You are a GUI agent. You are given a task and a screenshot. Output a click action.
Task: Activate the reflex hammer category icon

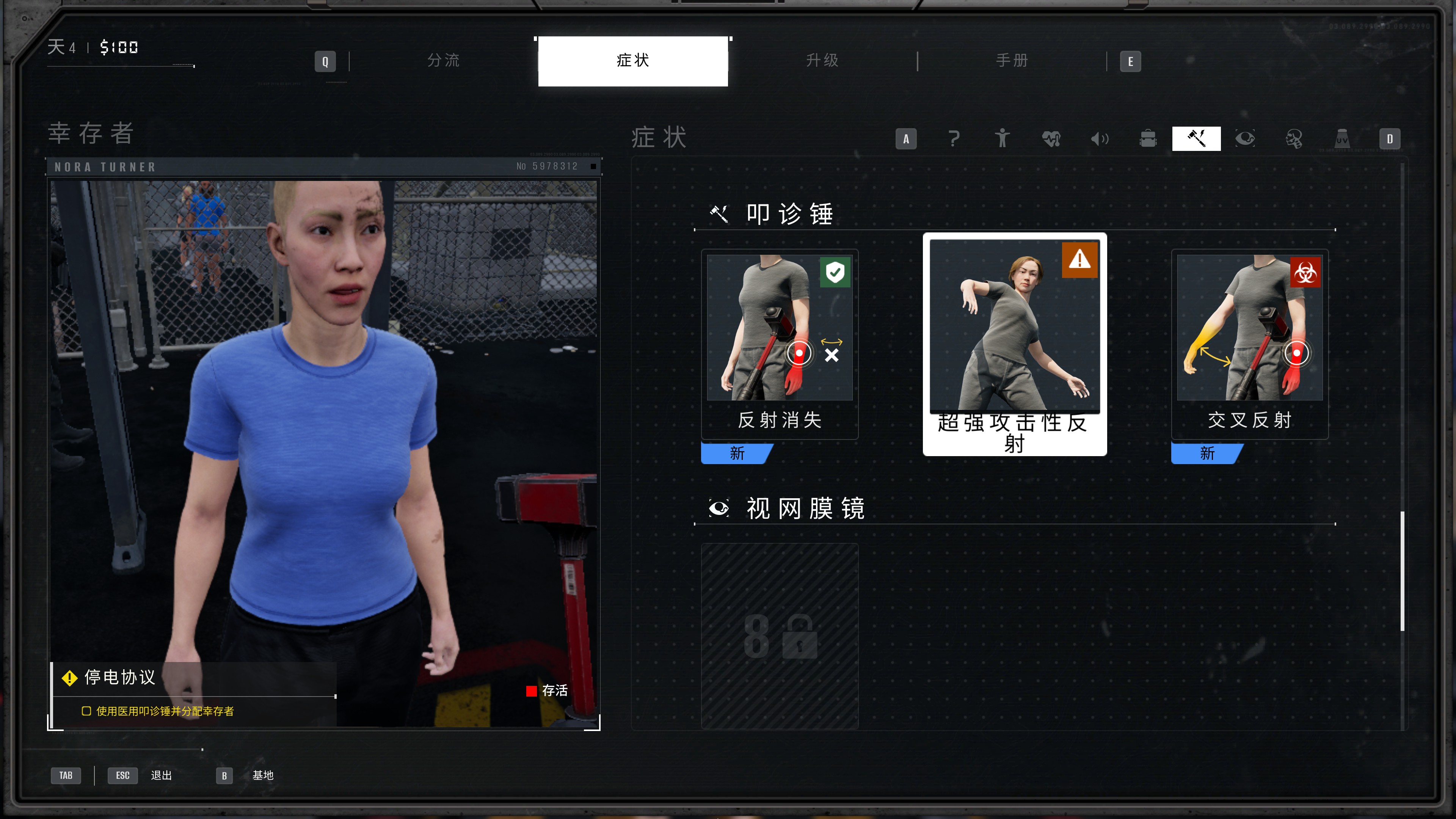(x=1196, y=138)
